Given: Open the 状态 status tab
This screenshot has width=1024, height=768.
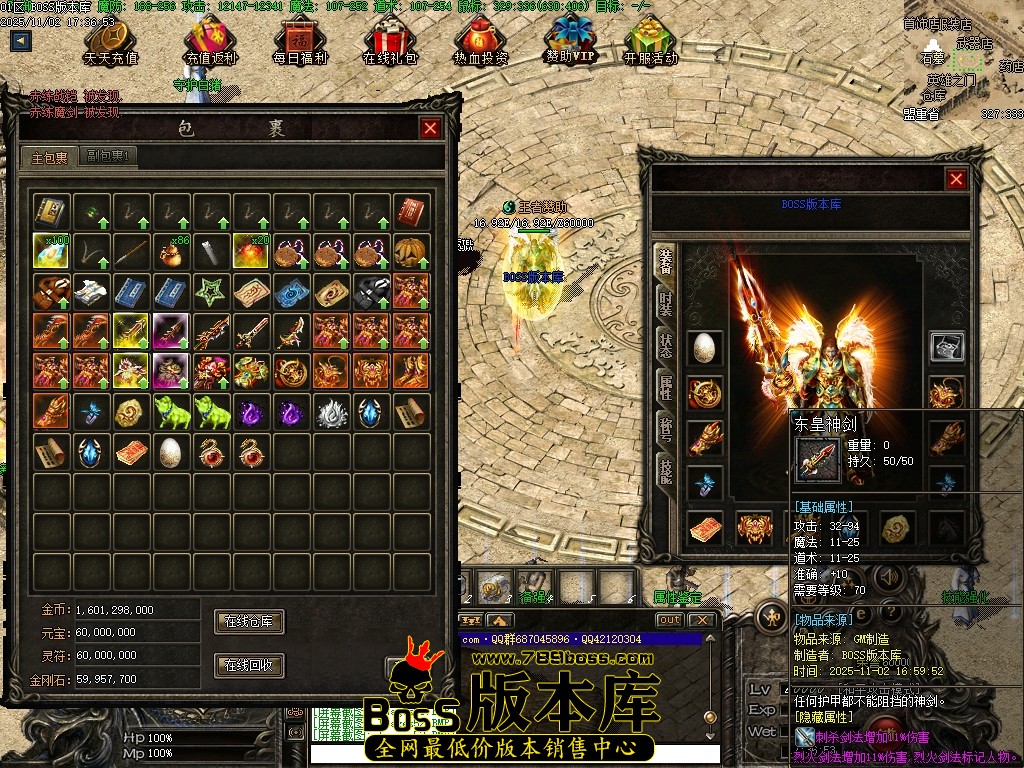Looking at the screenshot, I should tap(666, 346).
